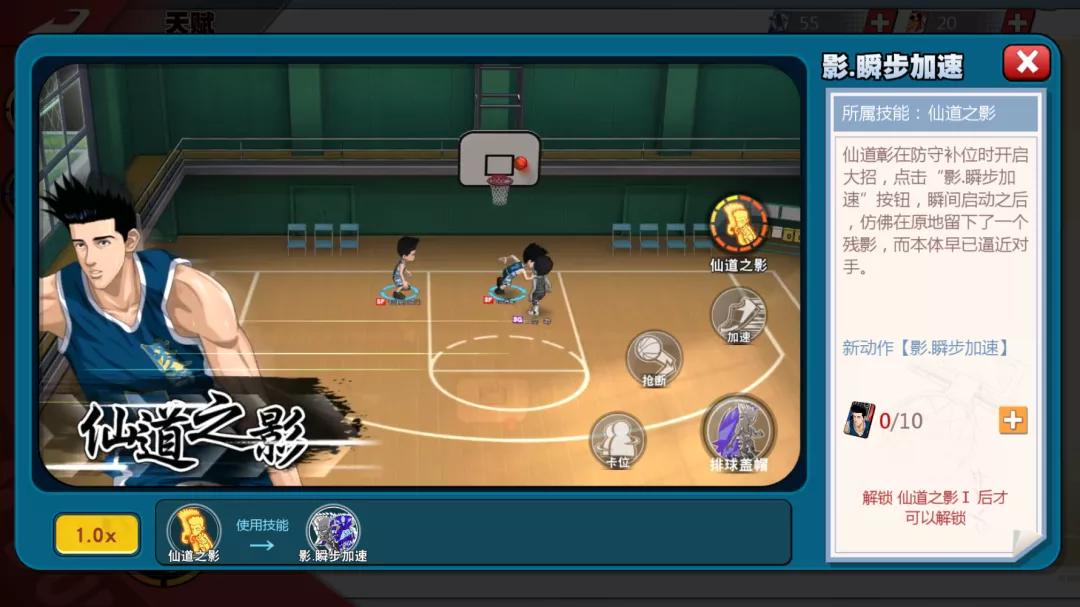This screenshot has width=1080, height=607.
Task: Close the 影.瞬步加速 skill popup
Action: [1026, 63]
